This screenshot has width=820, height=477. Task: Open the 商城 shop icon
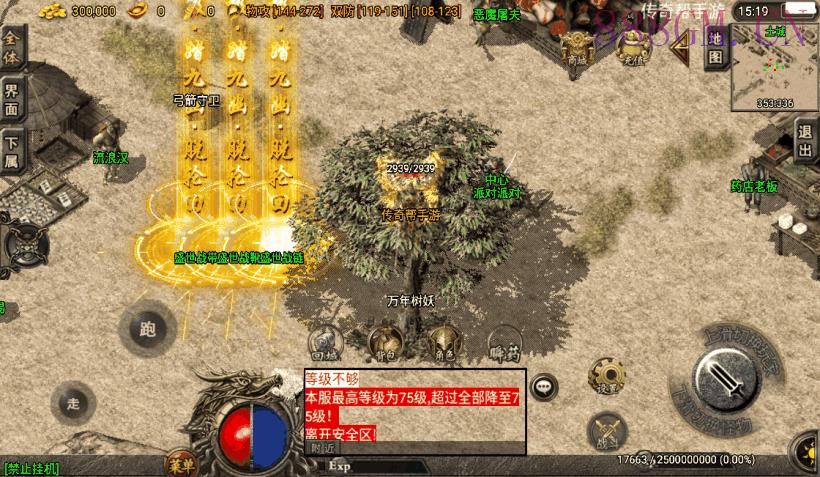pos(577,47)
